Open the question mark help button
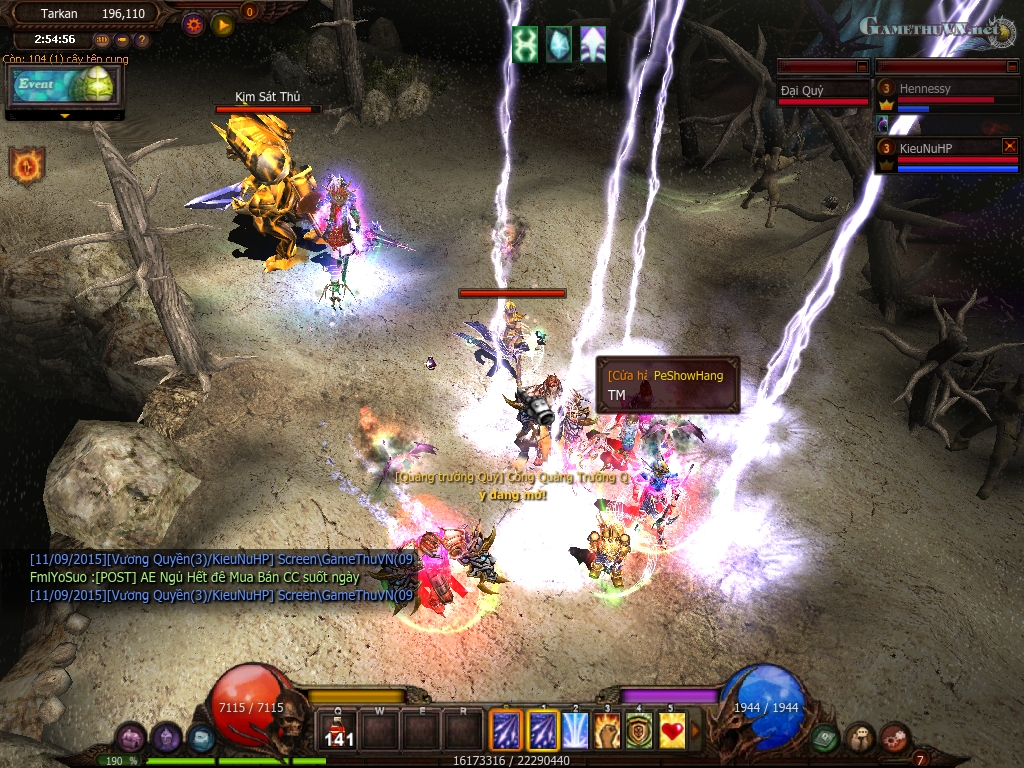 [141, 40]
